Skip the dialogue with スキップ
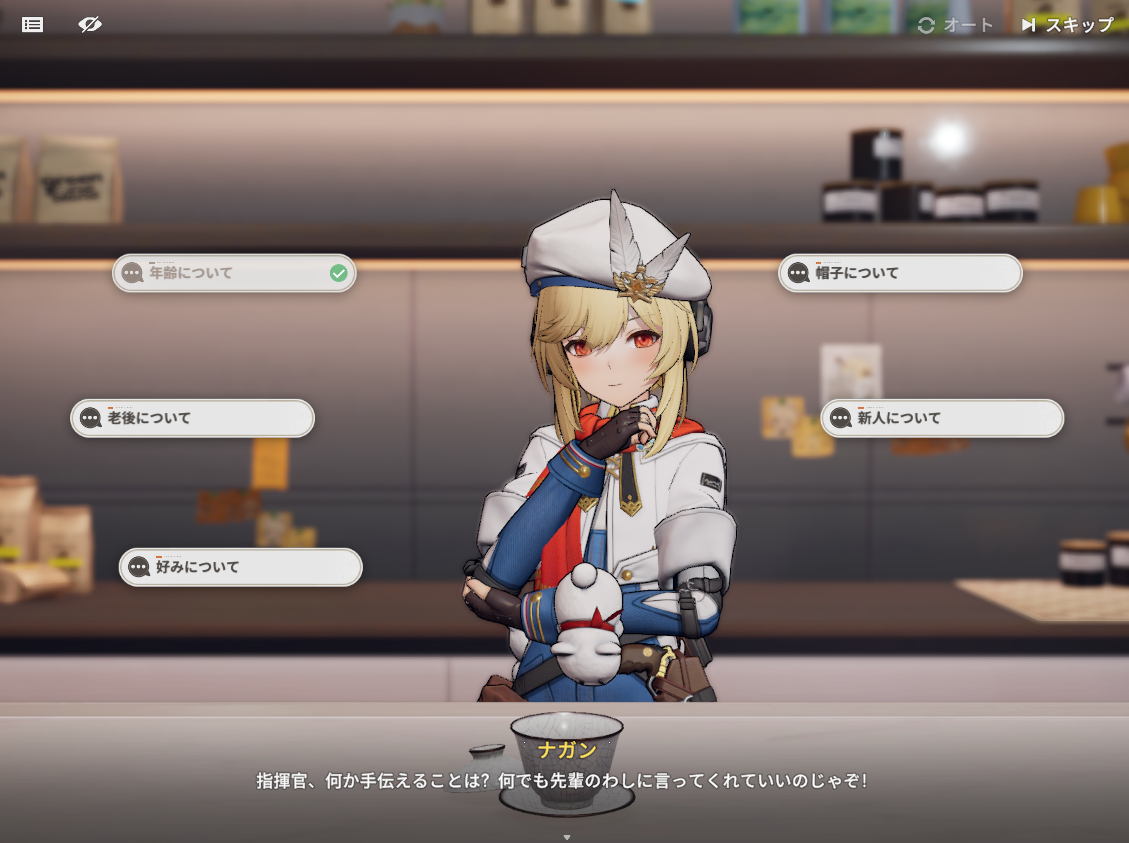This screenshot has height=843, width=1129. click(1067, 25)
